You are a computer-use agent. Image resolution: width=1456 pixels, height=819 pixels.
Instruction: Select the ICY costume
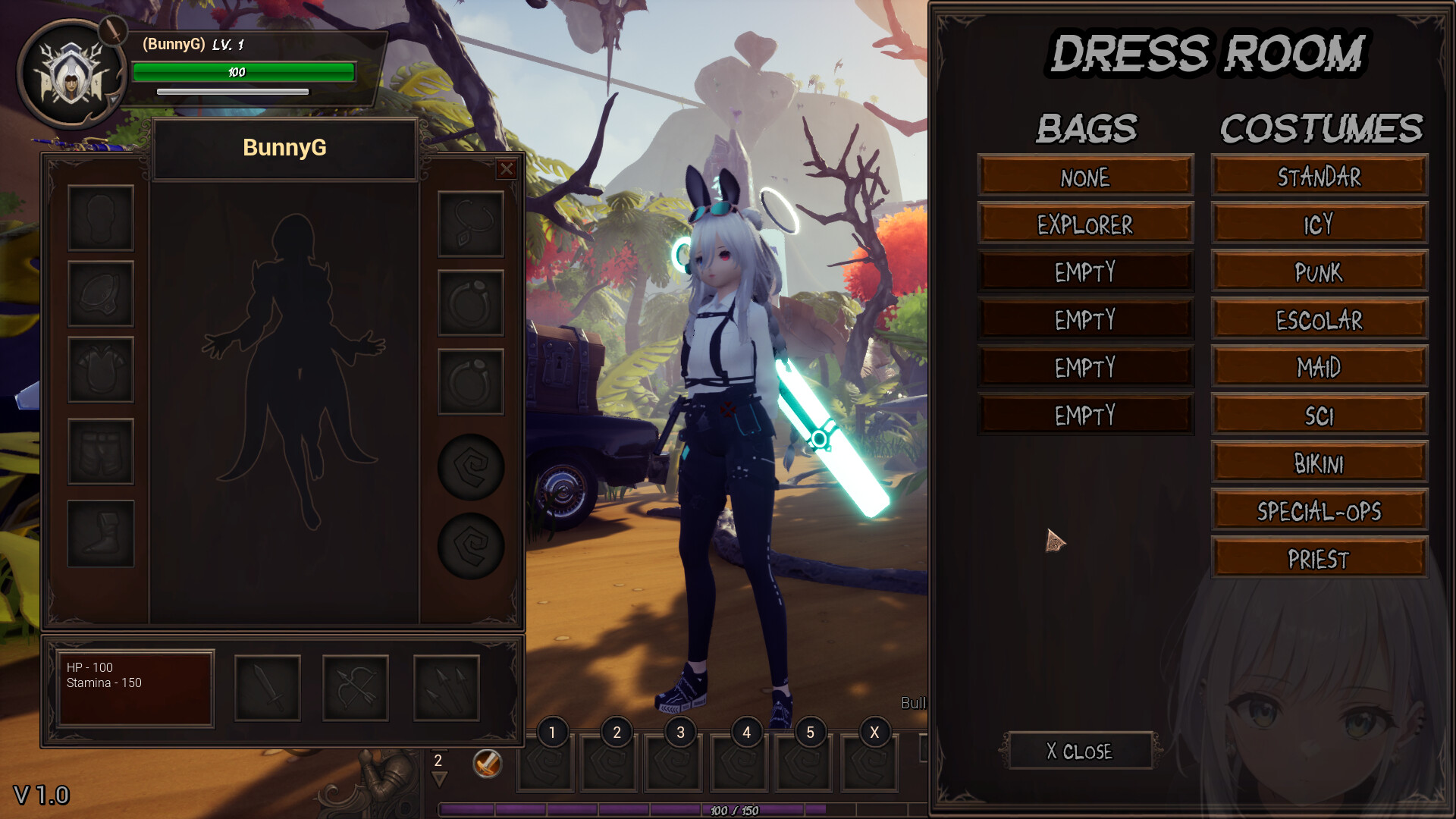pos(1319,224)
